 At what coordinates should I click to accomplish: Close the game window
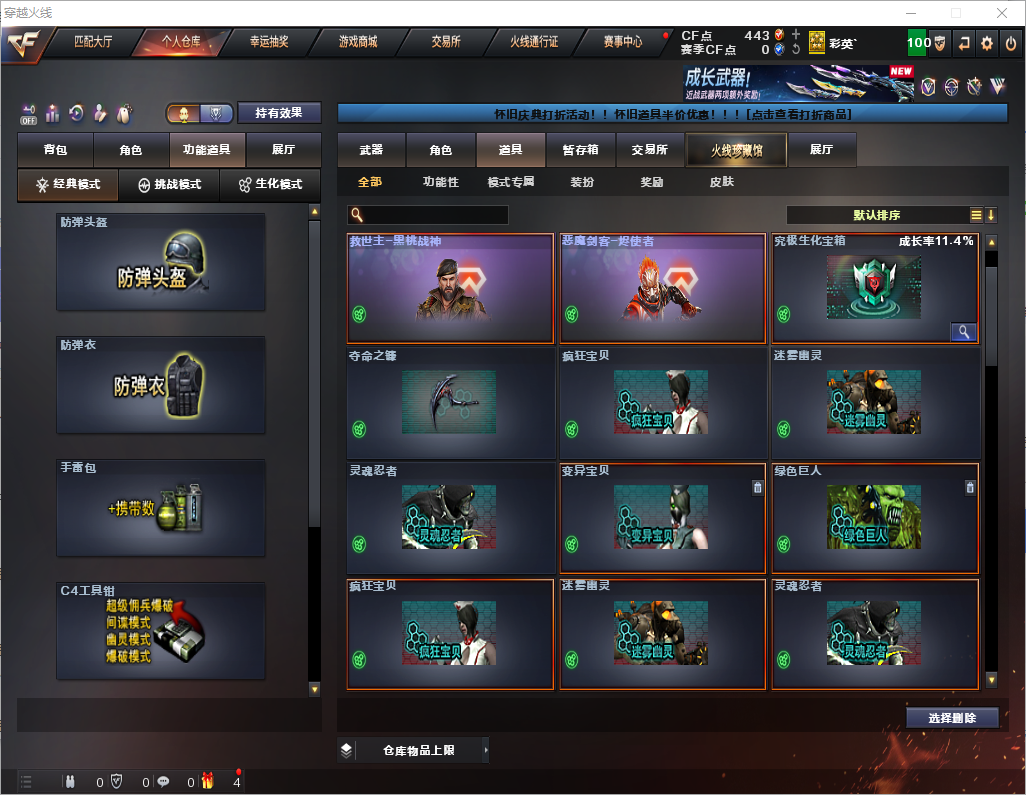tap(1001, 13)
